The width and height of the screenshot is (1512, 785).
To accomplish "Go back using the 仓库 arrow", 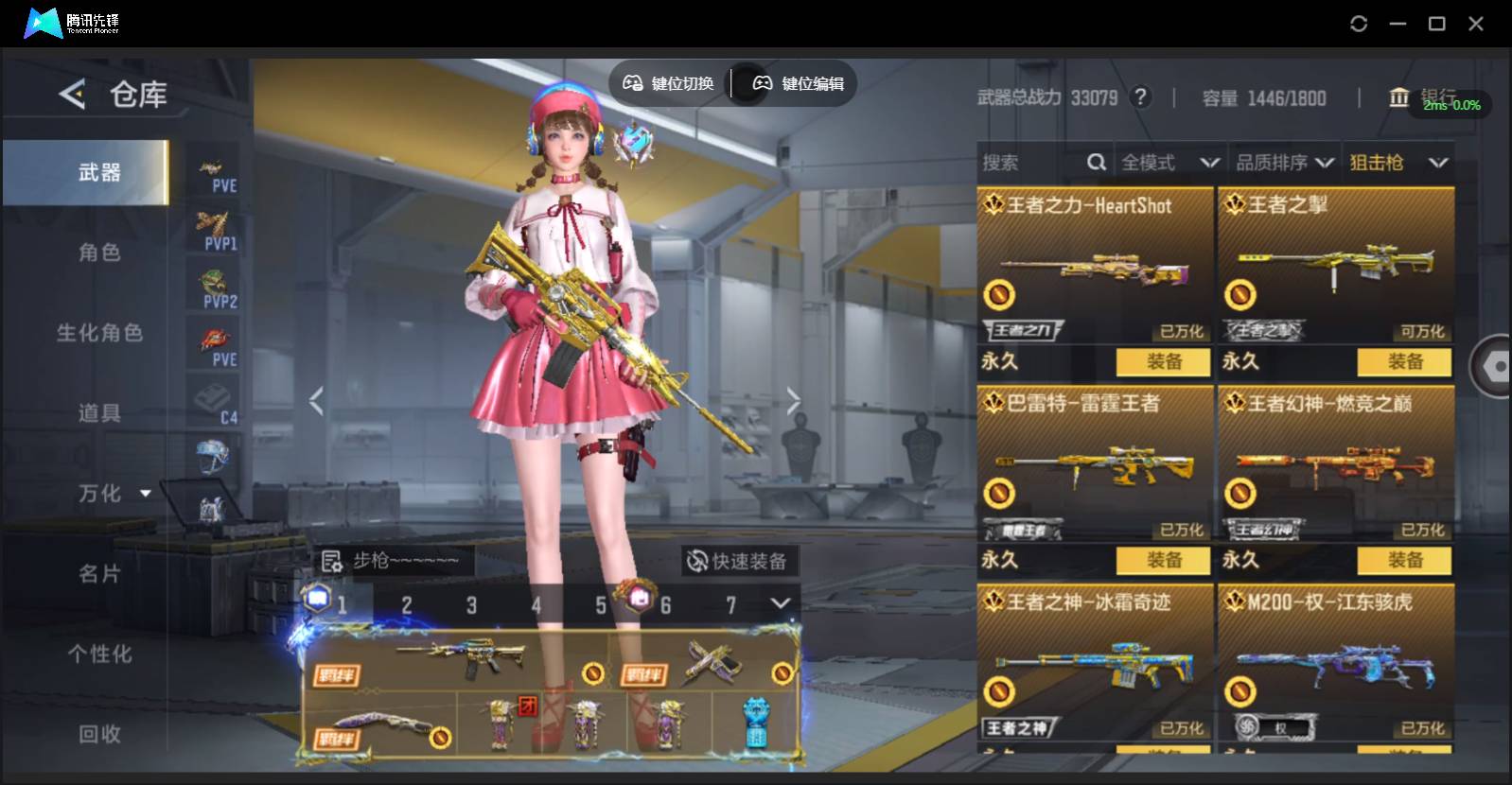I will click(72, 94).
